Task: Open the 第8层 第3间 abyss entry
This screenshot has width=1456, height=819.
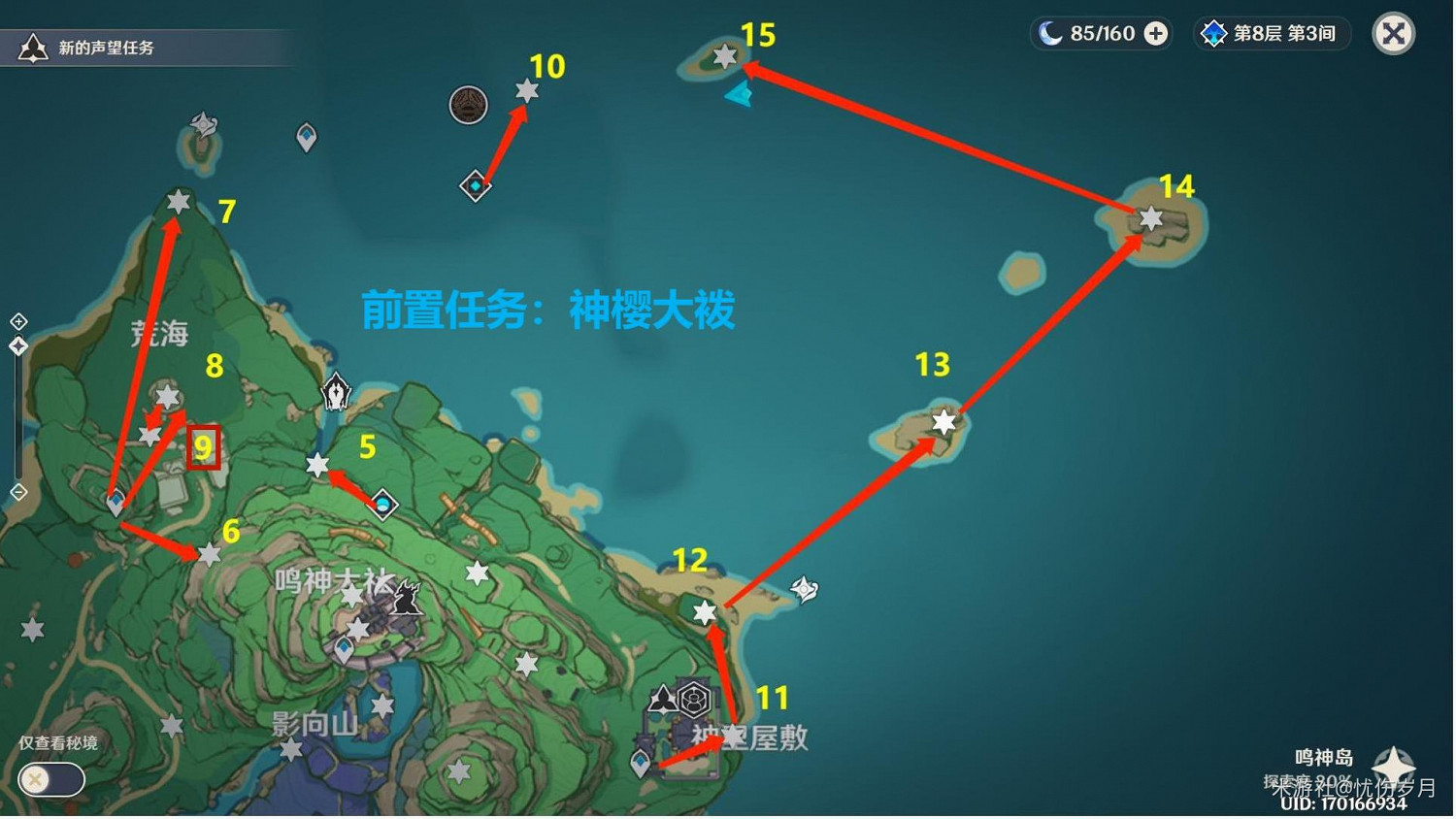Action: [x=1272, y=33]
